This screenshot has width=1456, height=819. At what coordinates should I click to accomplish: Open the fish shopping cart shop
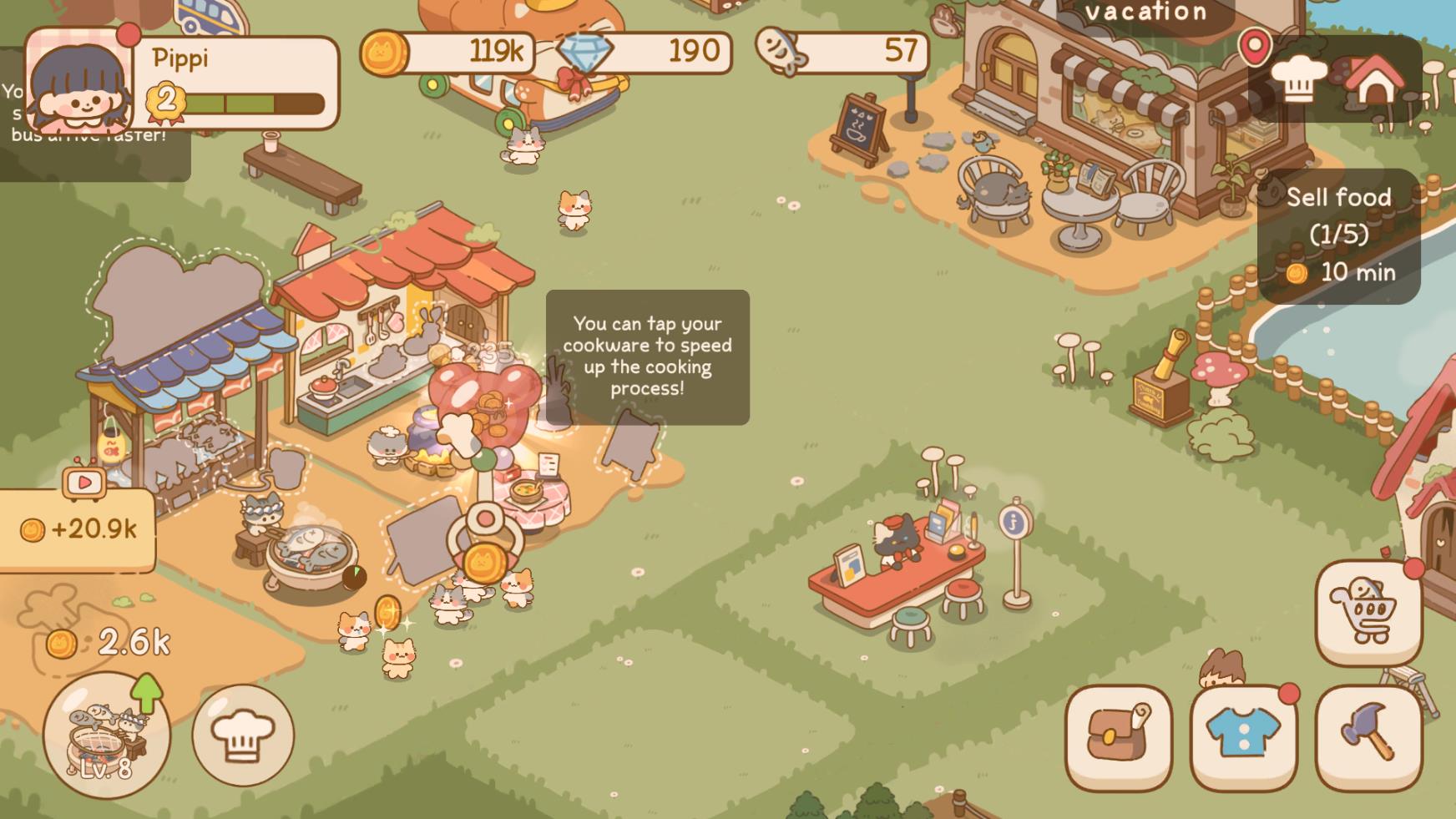click(x=1368, y=613)
